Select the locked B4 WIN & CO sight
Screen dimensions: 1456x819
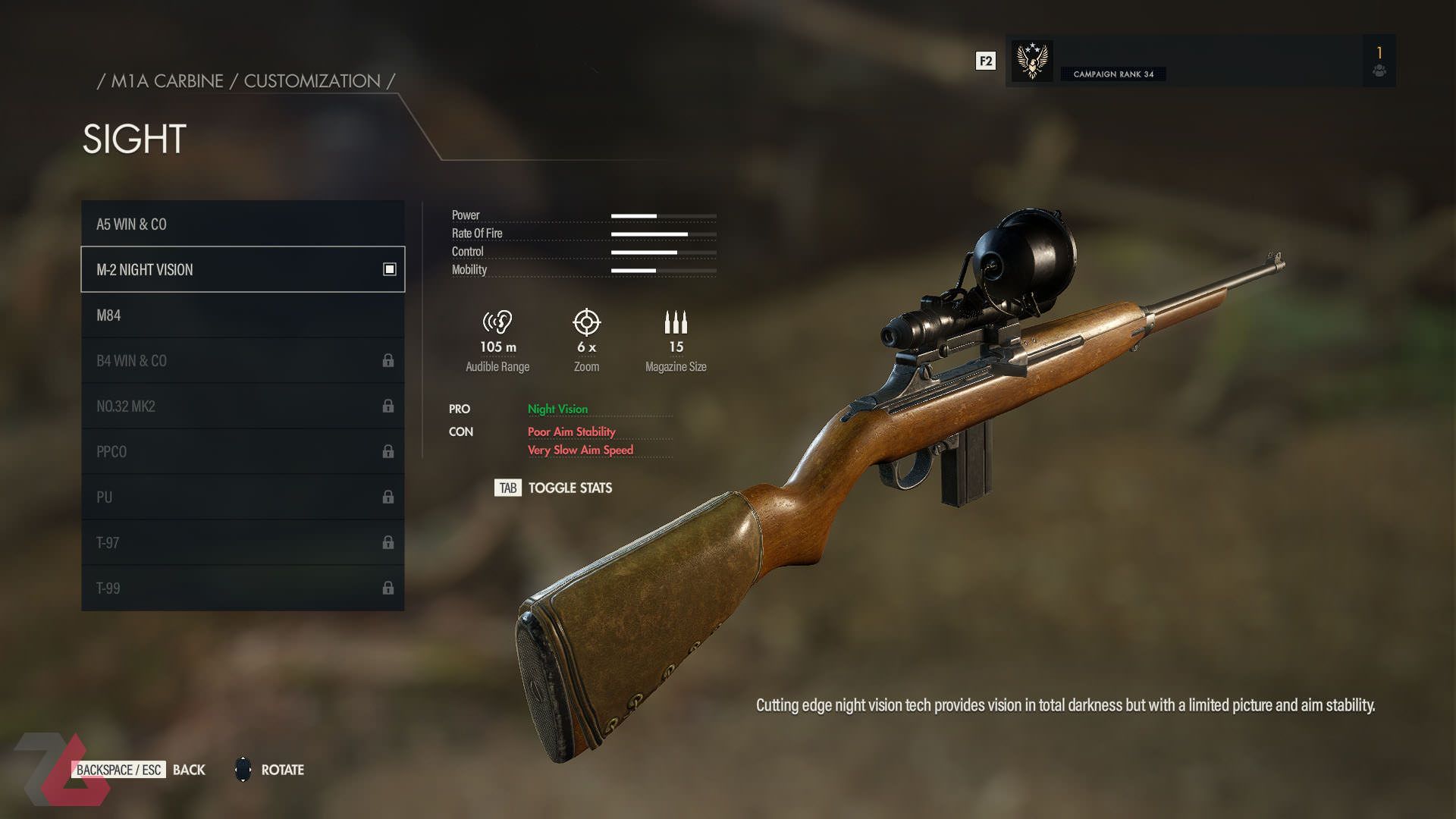tap(242, 360)
